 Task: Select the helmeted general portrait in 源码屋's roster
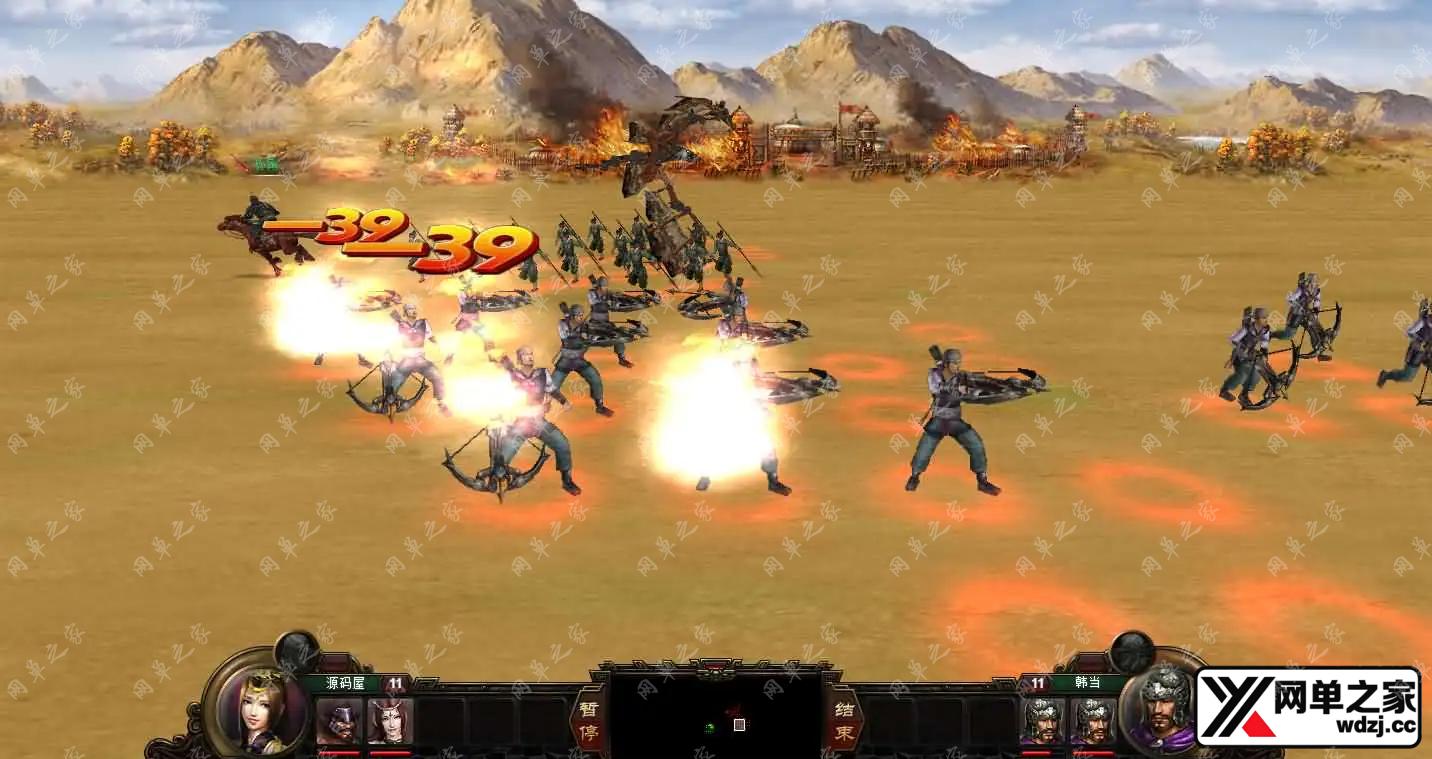[x=338, y=721]
